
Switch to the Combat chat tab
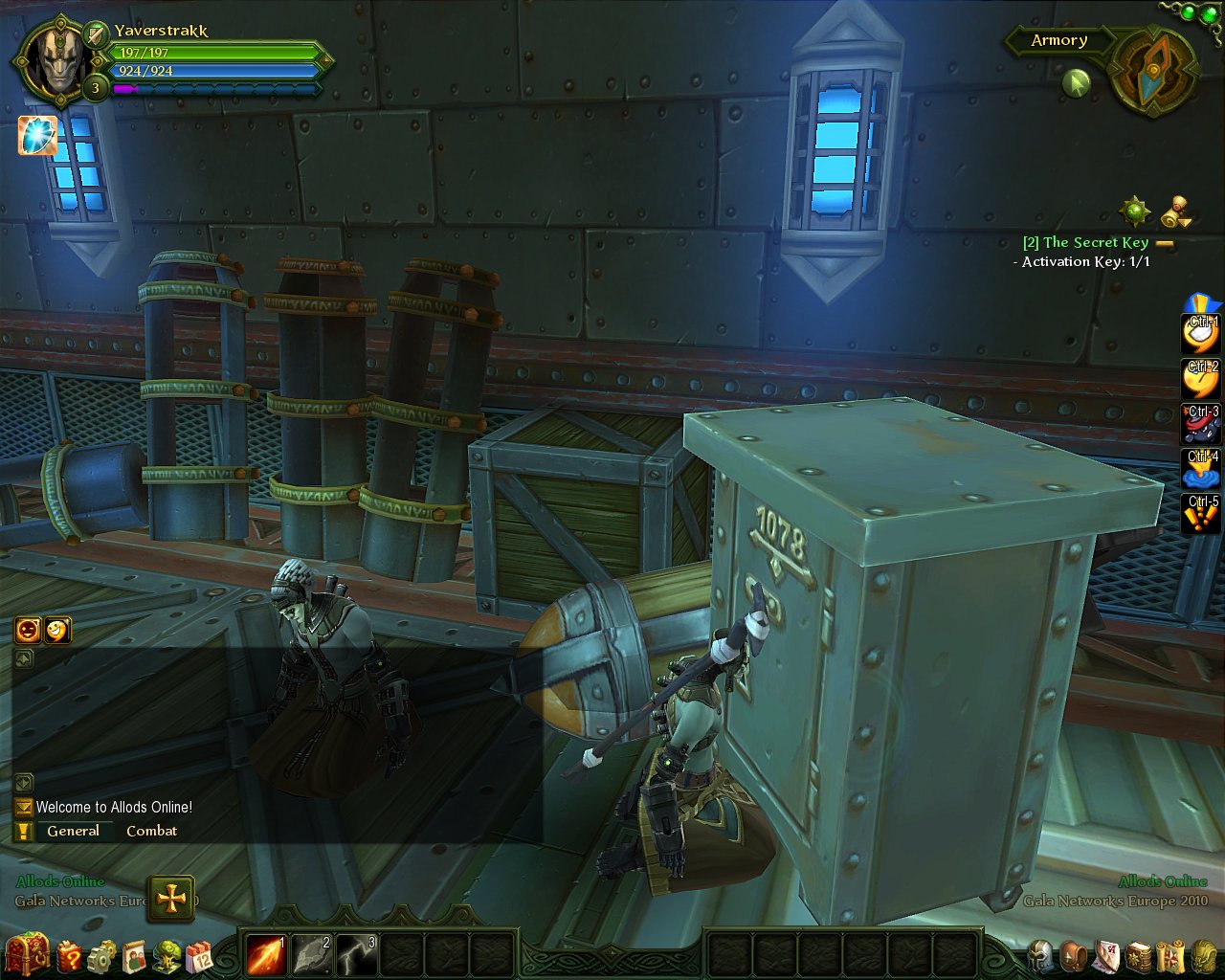[151, 831]
